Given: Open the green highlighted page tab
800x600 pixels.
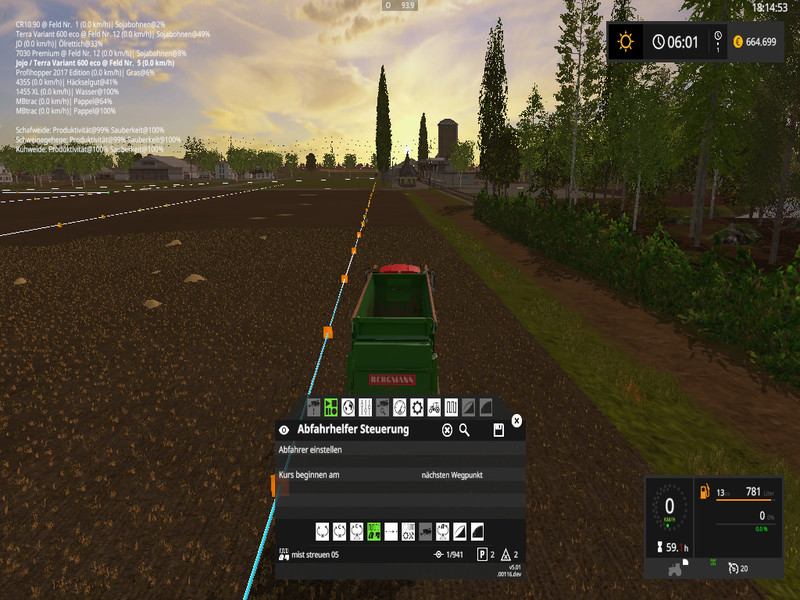Looking at the screenshot, I should click(x=331, y=407).
